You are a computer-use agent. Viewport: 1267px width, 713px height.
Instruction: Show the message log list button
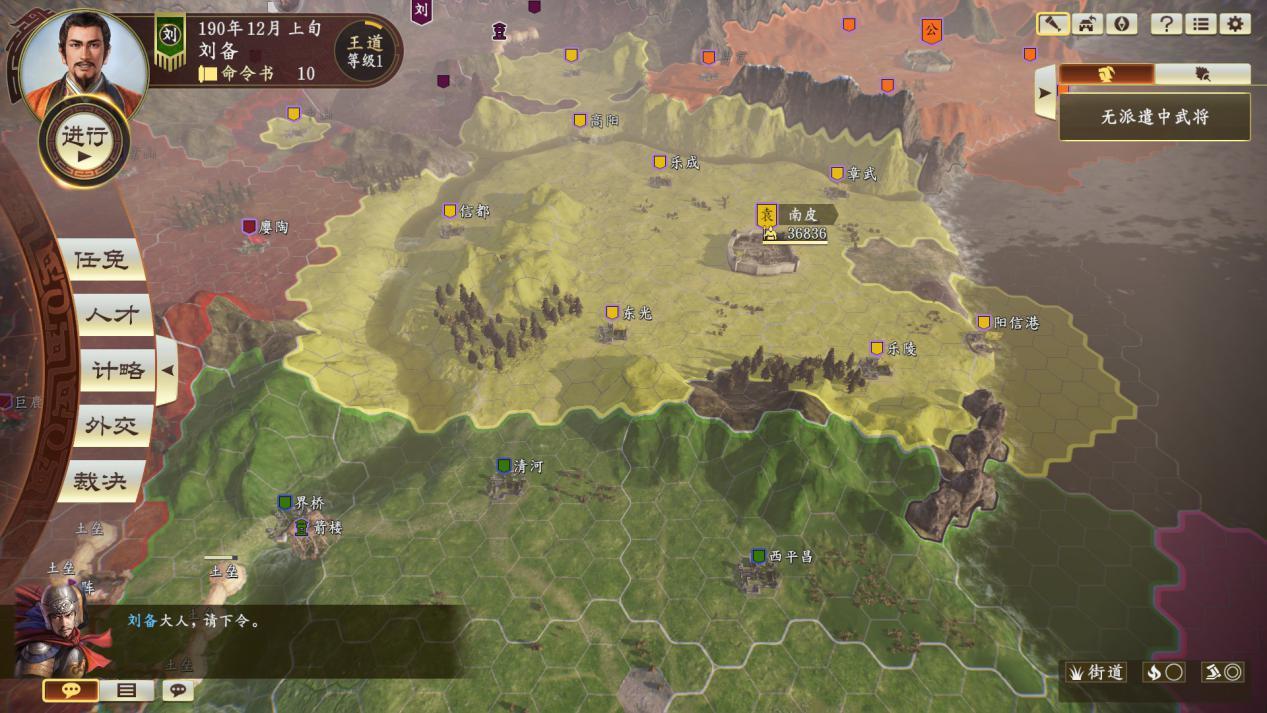point(127,690)
